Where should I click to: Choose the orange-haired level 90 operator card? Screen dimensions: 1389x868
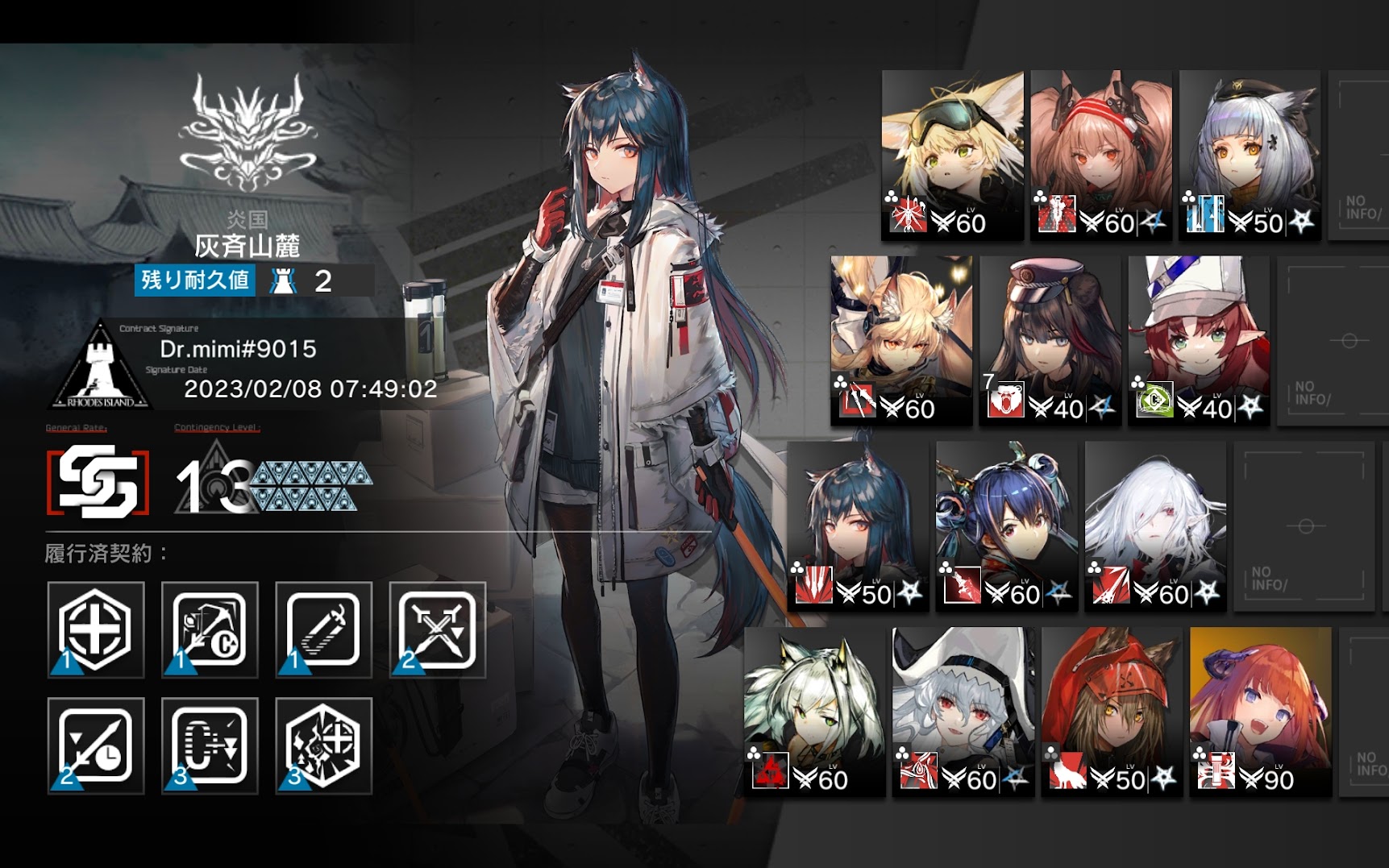pos(1260,711)
